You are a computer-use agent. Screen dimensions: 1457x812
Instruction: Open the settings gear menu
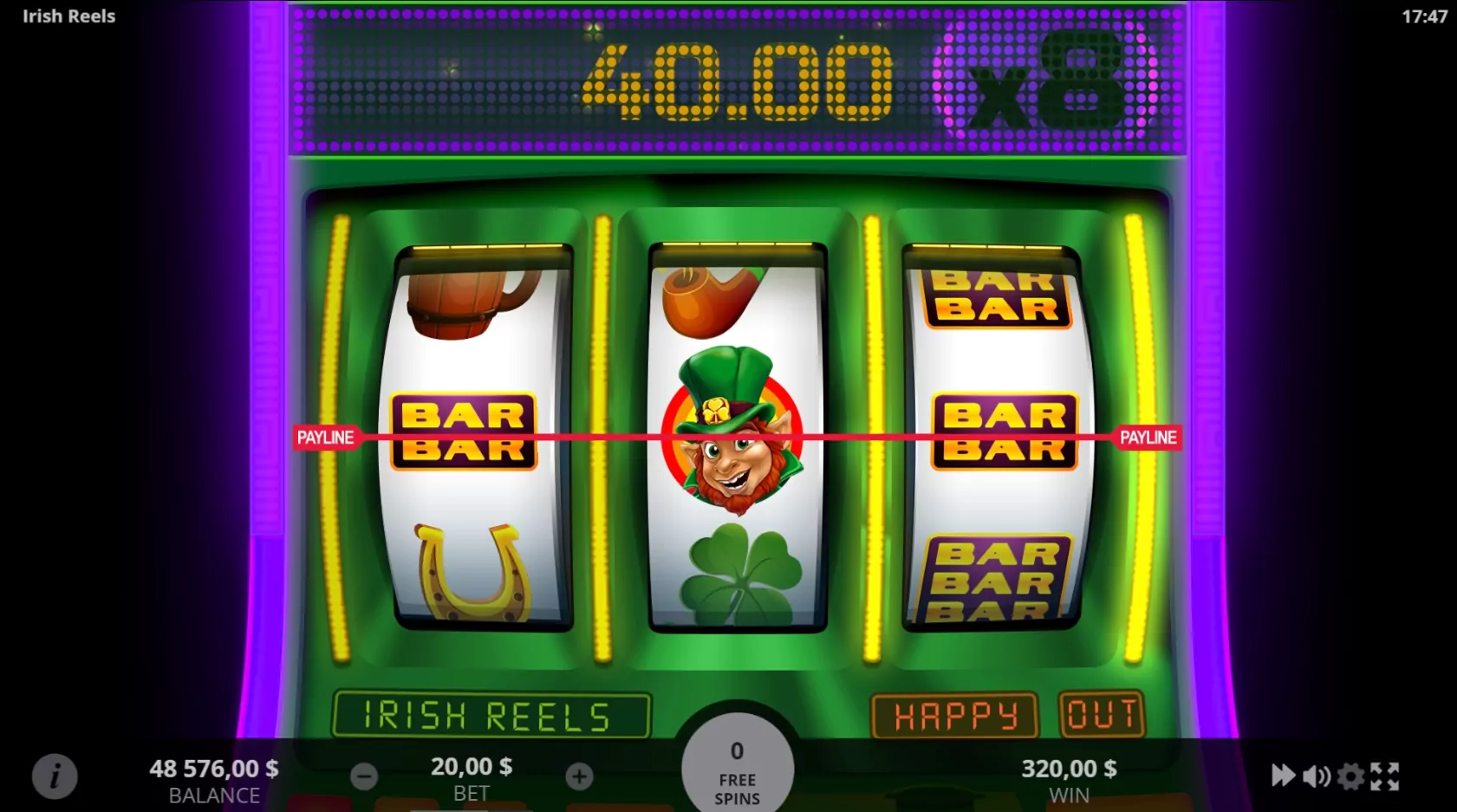click(x=1353, y=776)
